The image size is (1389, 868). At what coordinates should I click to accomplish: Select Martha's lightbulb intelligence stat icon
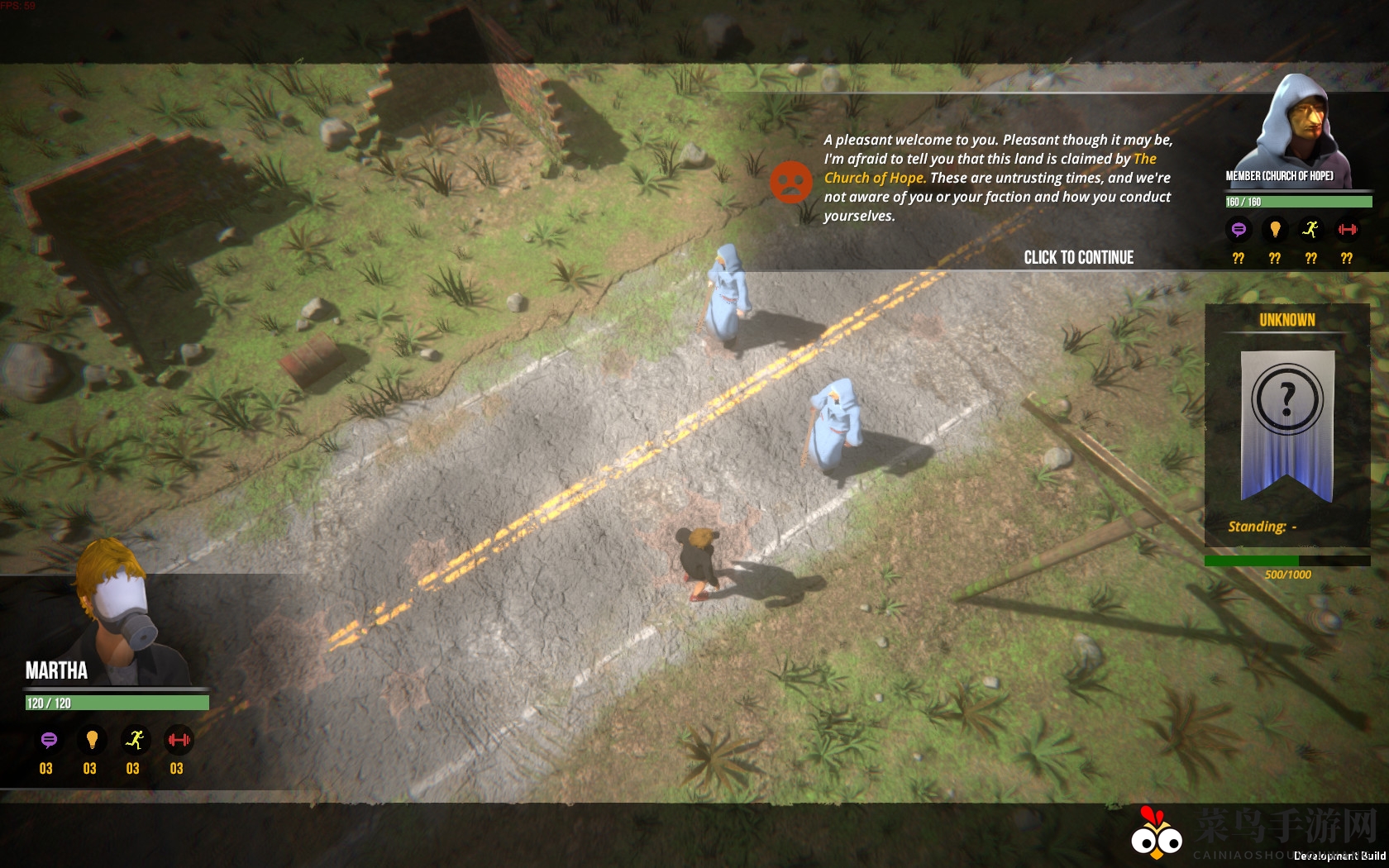tap(92, 740)
